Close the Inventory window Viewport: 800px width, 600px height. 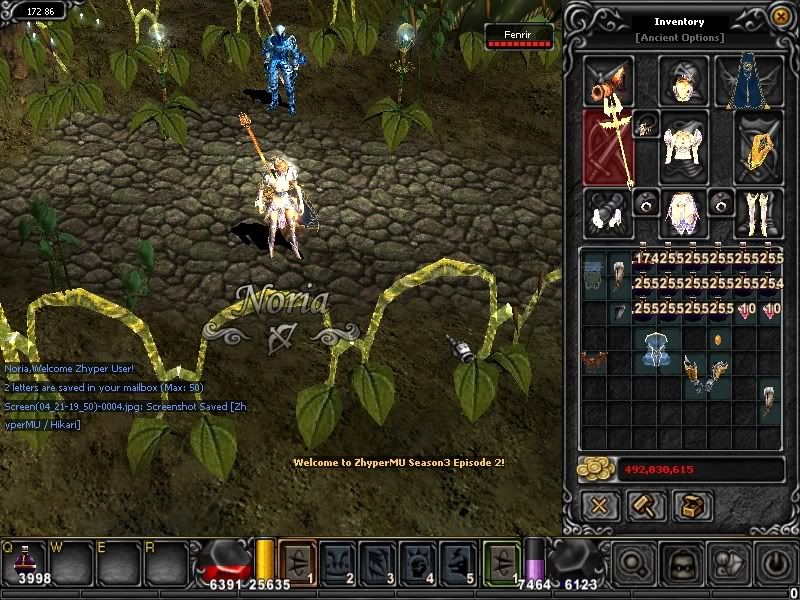point(779,17)
